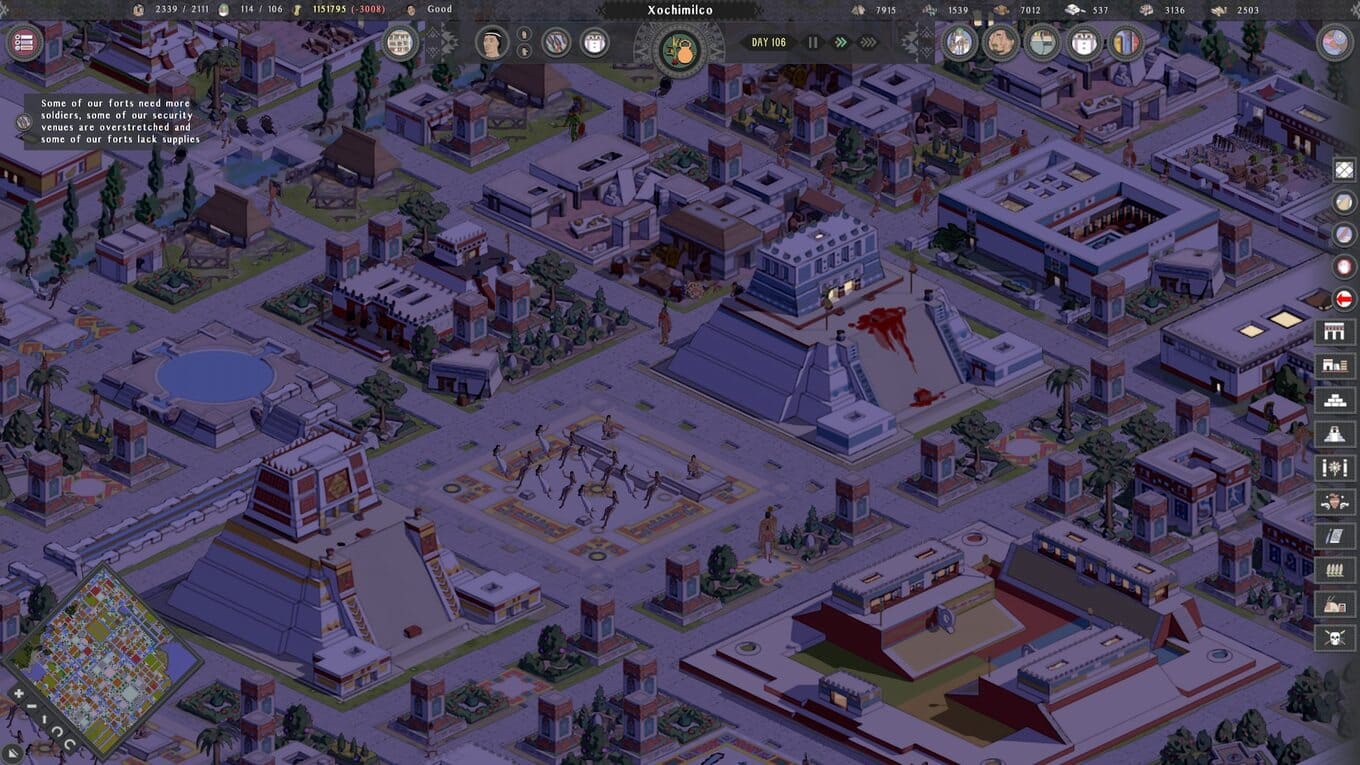Open the crops field build category

click(x=1334, y=569)
